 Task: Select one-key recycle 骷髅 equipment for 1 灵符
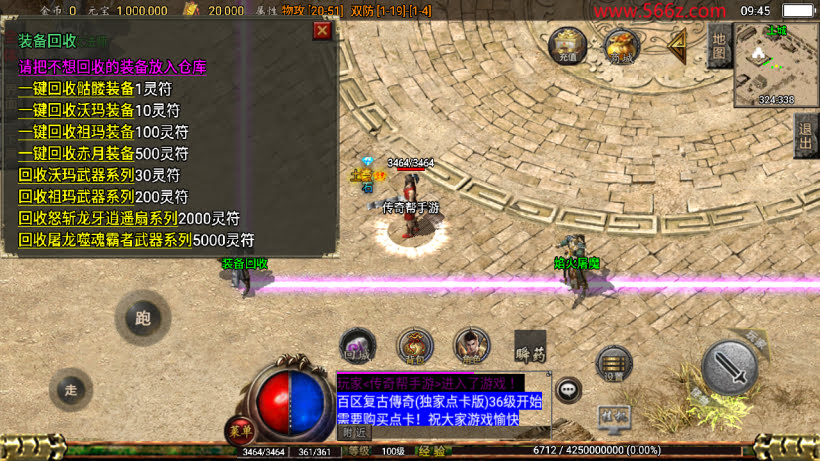88,88
